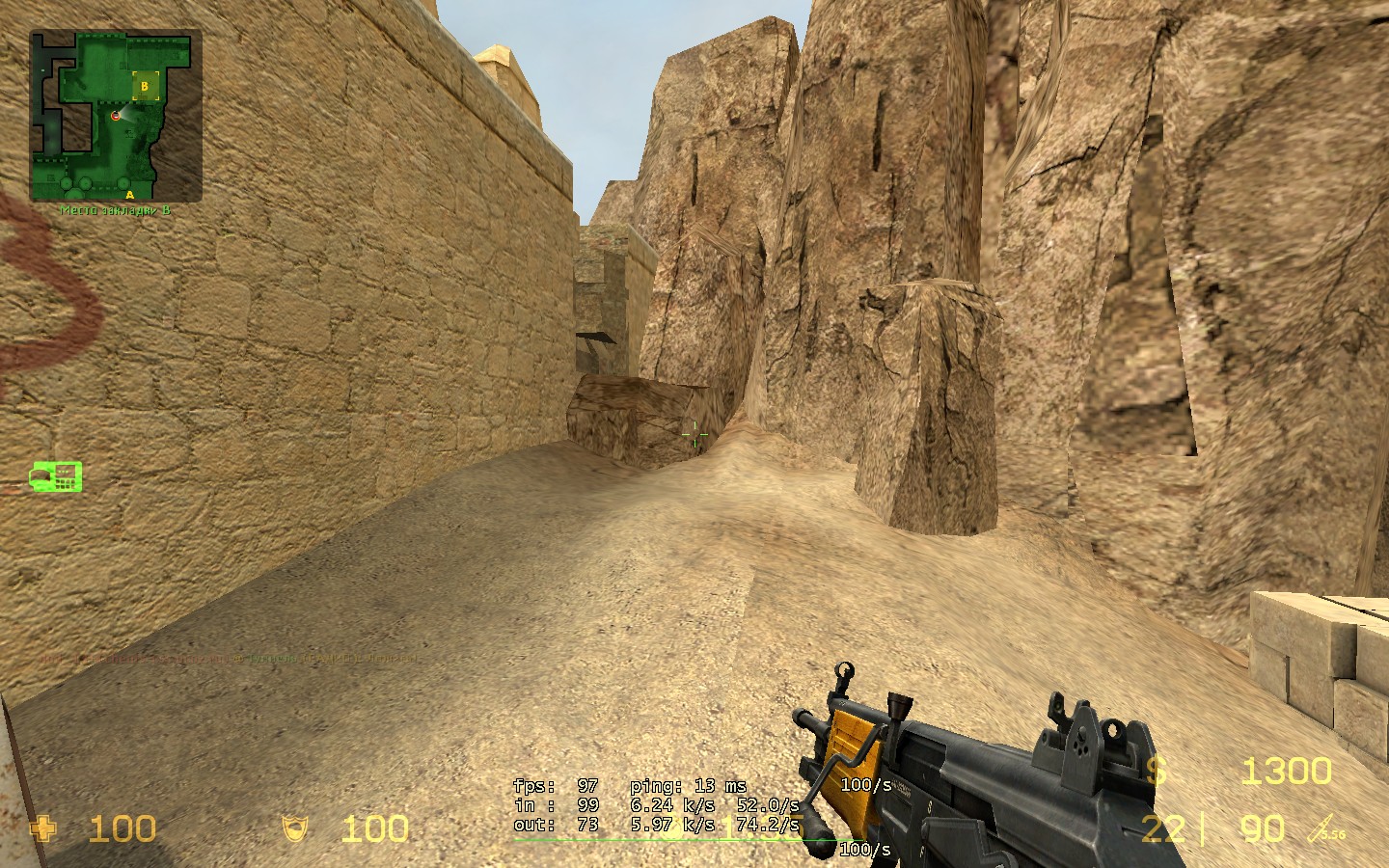The width and height of the screenshot is (1389, 868).
Task: Select bomb site A marker on radar
Action: tap(130, 194)
